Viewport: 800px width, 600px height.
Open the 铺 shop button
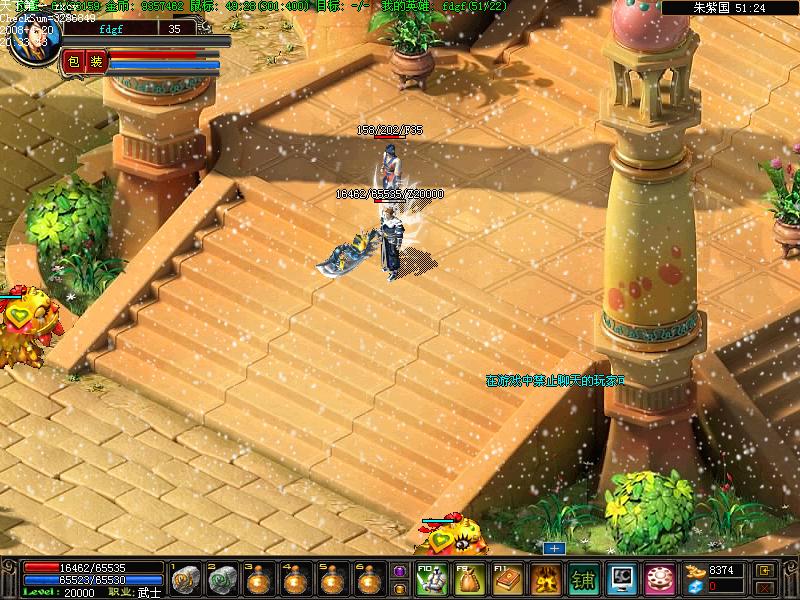(x=583, y=579)
